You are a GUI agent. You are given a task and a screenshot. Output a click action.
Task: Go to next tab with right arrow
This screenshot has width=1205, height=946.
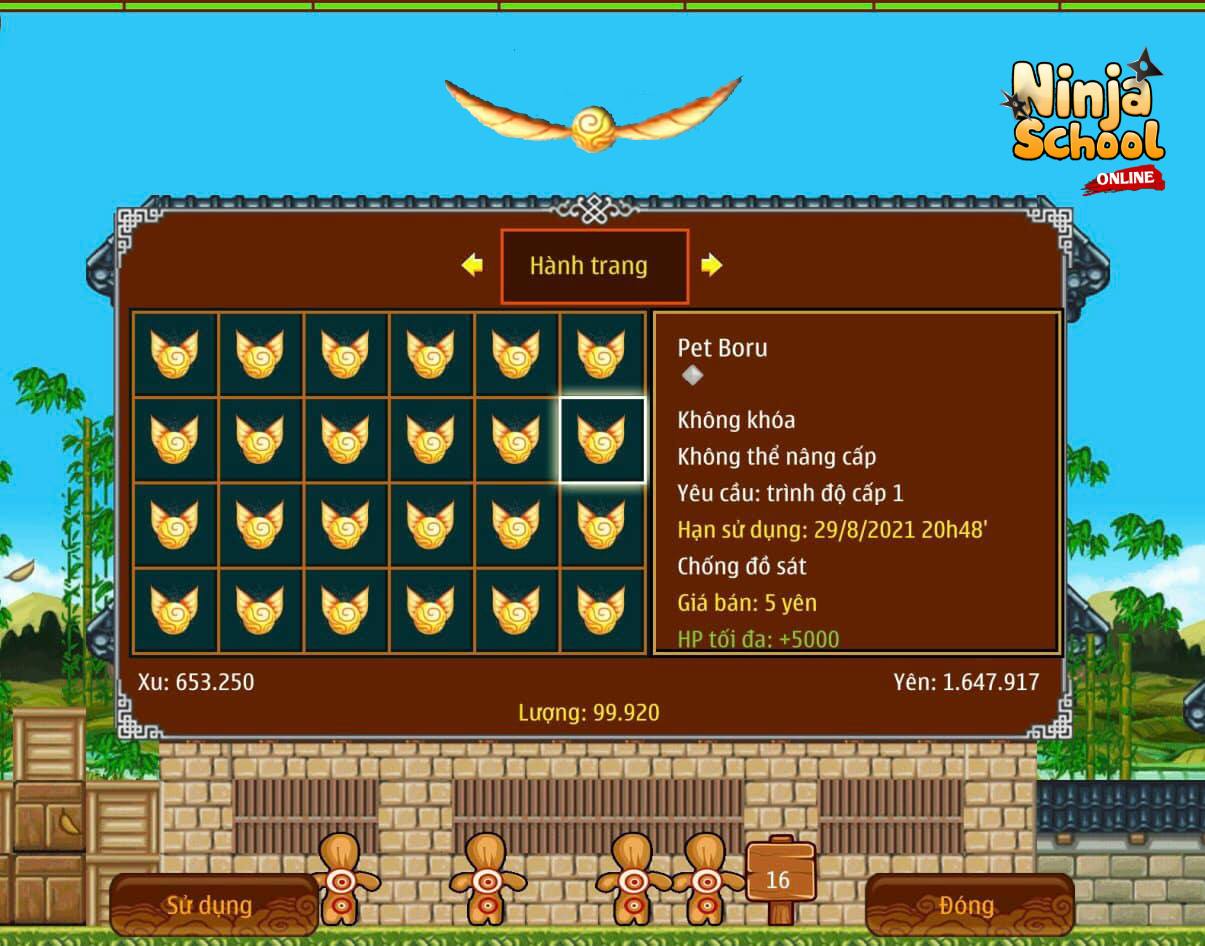tap(711, 265)
